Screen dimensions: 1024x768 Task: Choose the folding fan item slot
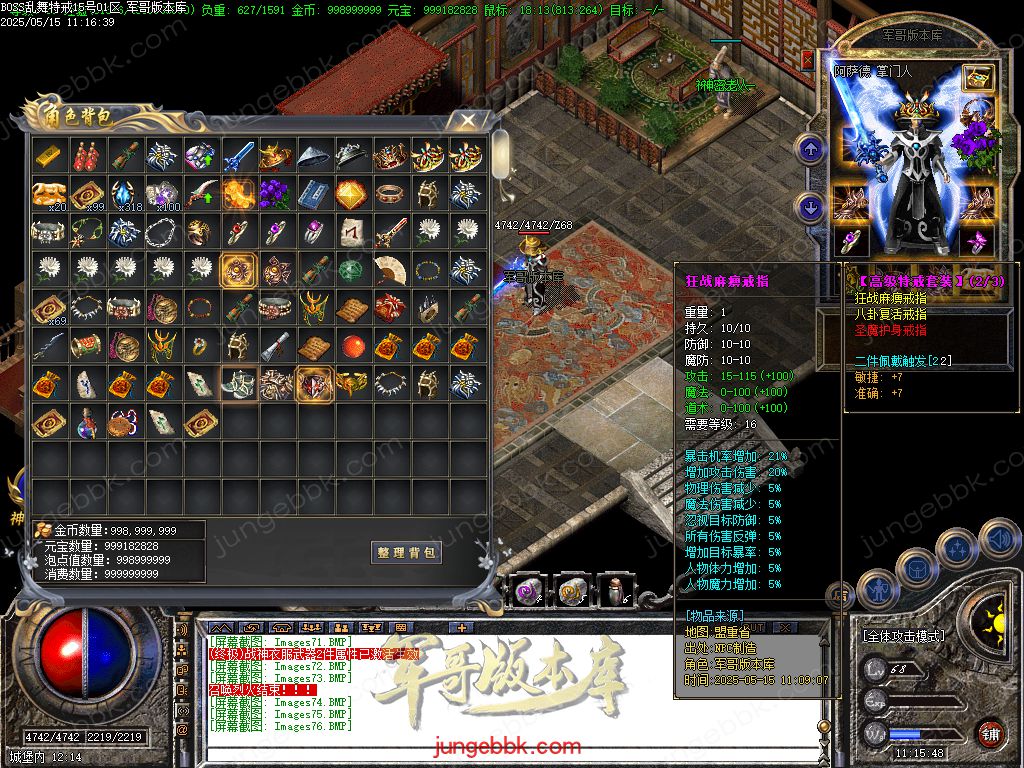pyautogui.click(x=391, y=270)
